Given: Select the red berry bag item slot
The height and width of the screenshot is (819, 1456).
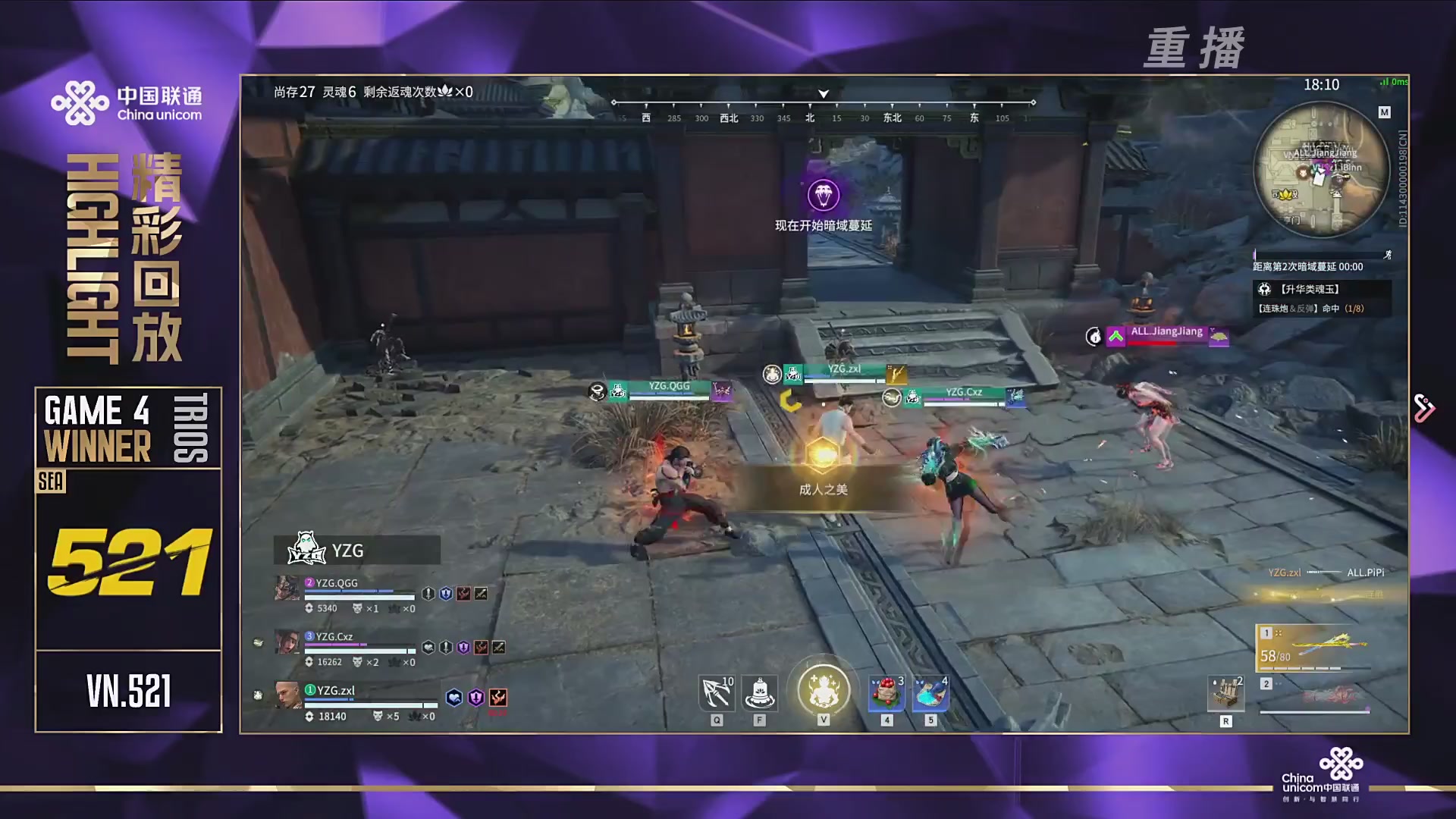Looking at the screenshot, I should coord(886,693).
